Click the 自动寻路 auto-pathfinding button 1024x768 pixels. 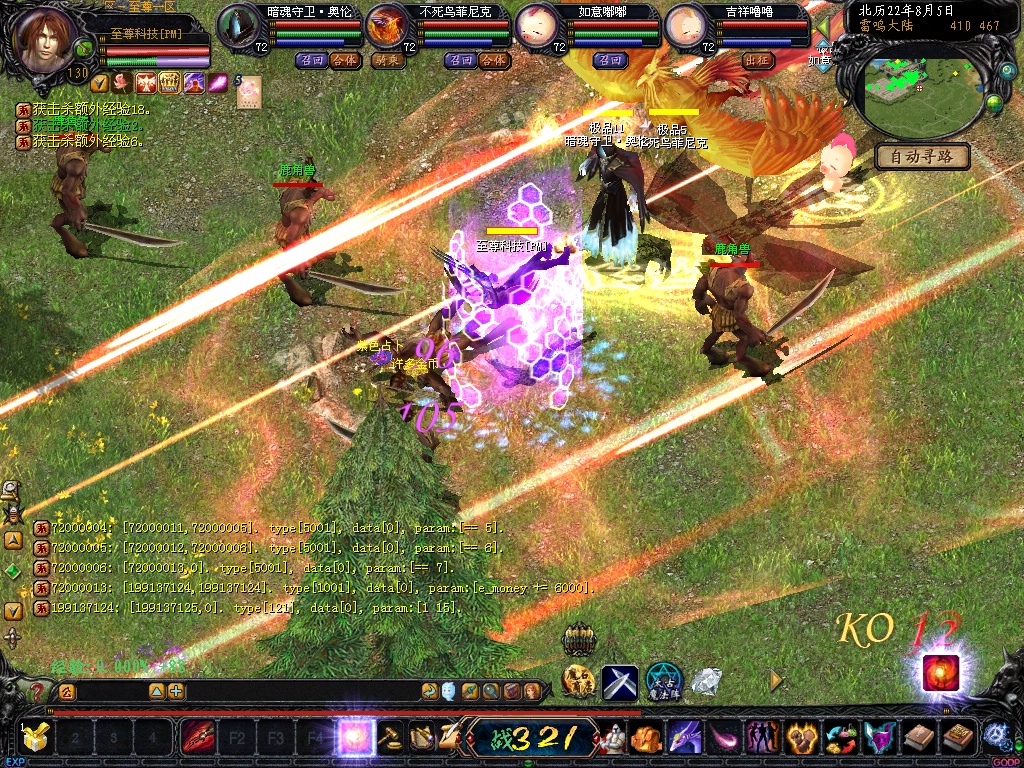coord(922,156)
